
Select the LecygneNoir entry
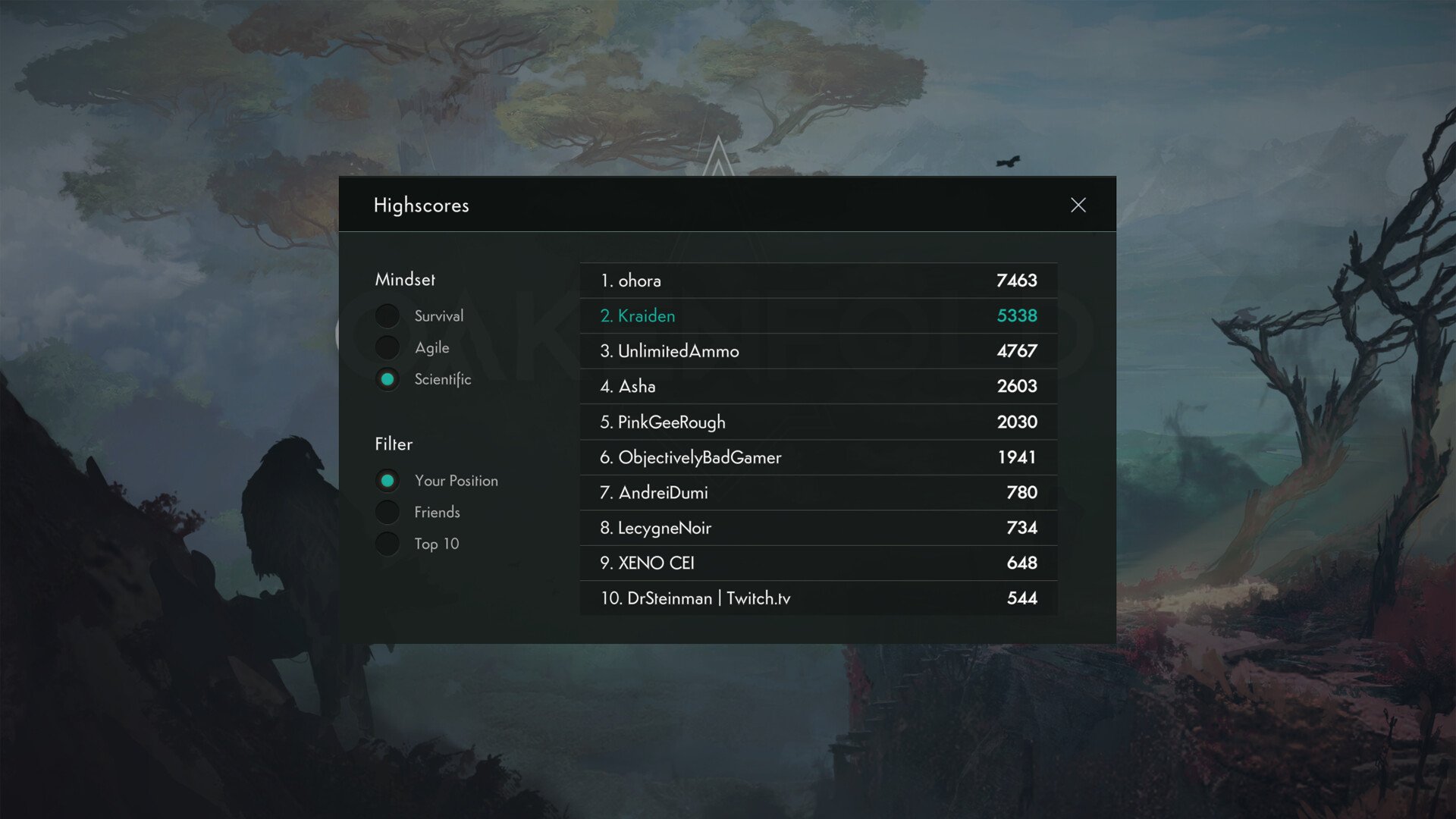[x=818, y=528]
